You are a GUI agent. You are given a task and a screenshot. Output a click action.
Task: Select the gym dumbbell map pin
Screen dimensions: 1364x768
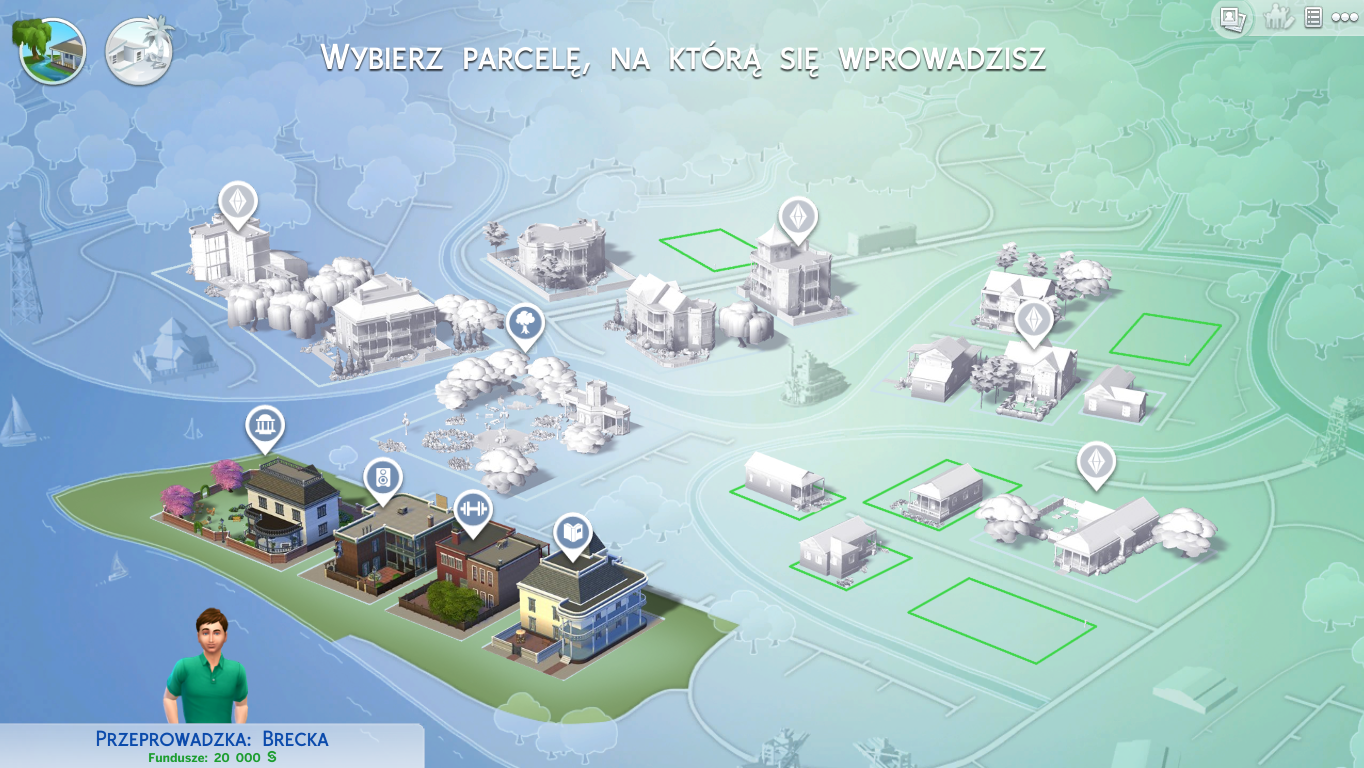[x=473, y=508]
